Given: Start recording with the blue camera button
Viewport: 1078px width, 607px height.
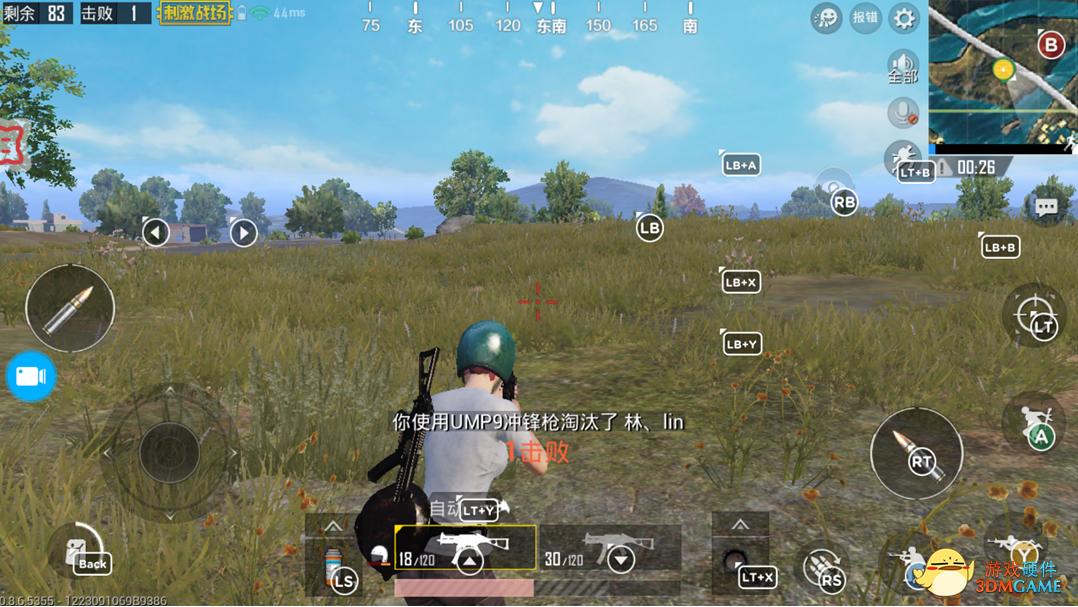Looking at the screenshot, I should coord(30,376).
